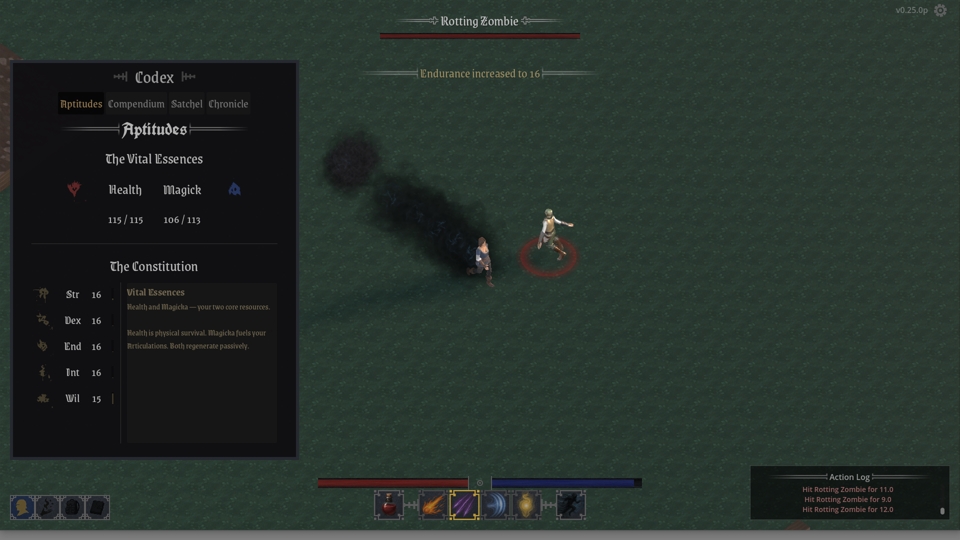This screenshot has height=540, width=960.
Task: Open the backpack icon in bottom bar
Action: [x=72, y=508]
